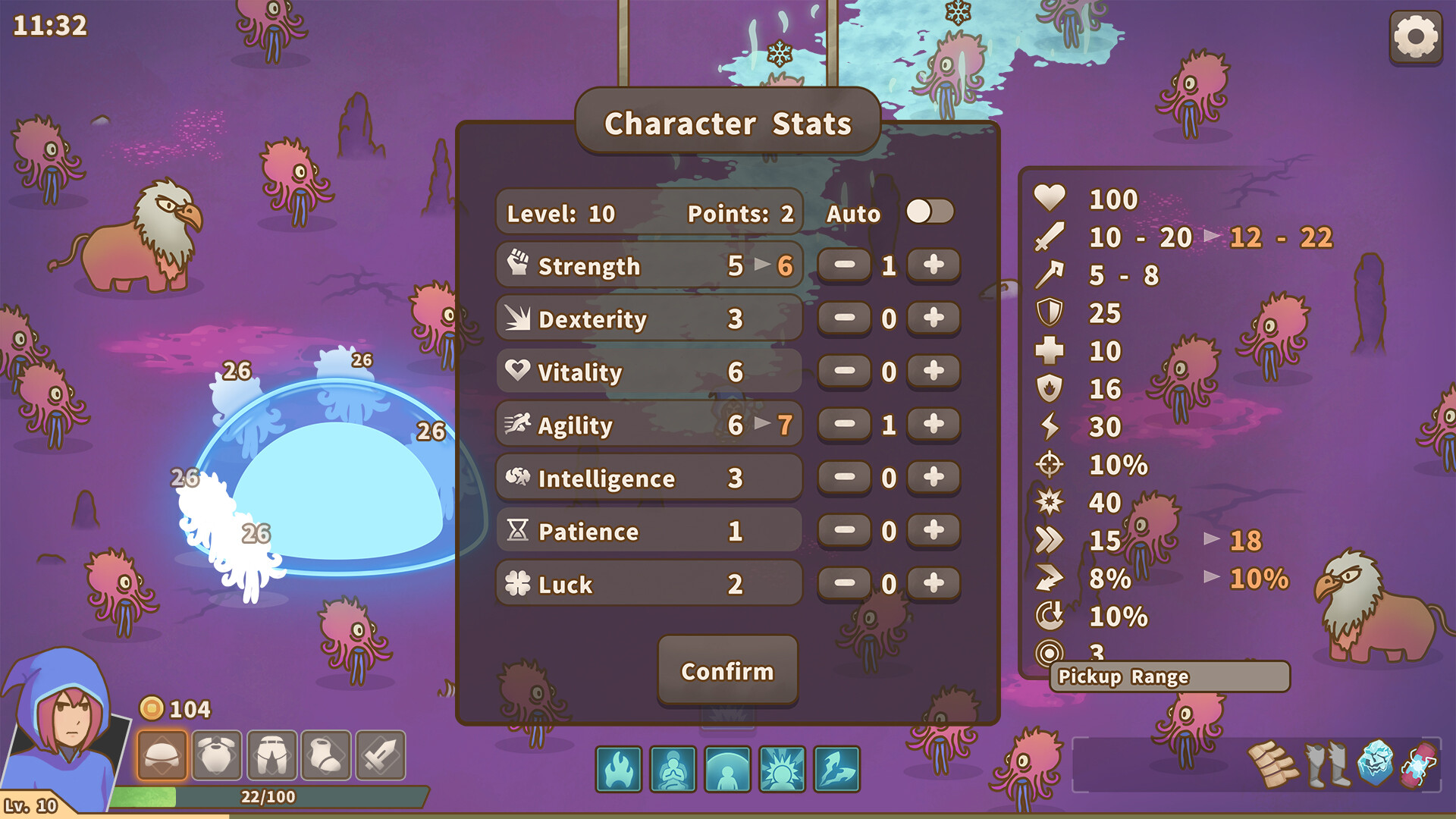Screen dimensions: 1456x819
Task: Select the dome shield skill icon
Action: coord(726,769)
